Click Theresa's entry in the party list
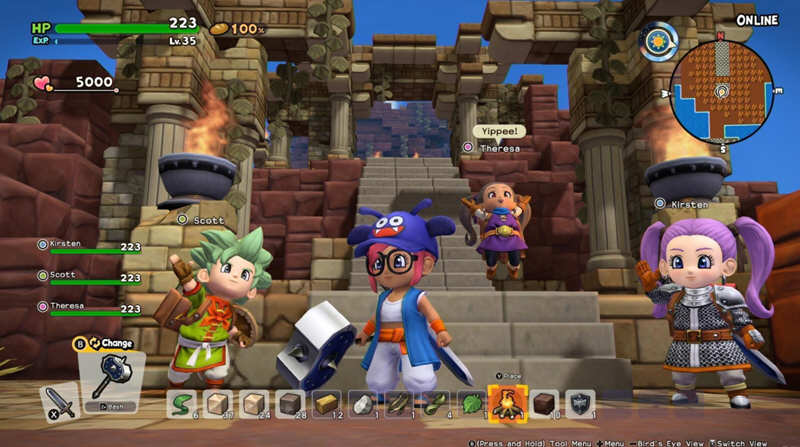The width and height of the screenshot is (800, 447). [90, 308]
